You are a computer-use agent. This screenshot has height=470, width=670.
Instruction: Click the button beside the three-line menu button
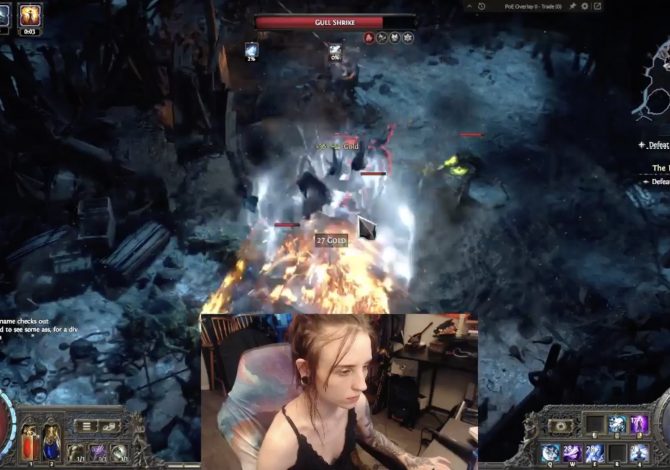pos(109,425)
